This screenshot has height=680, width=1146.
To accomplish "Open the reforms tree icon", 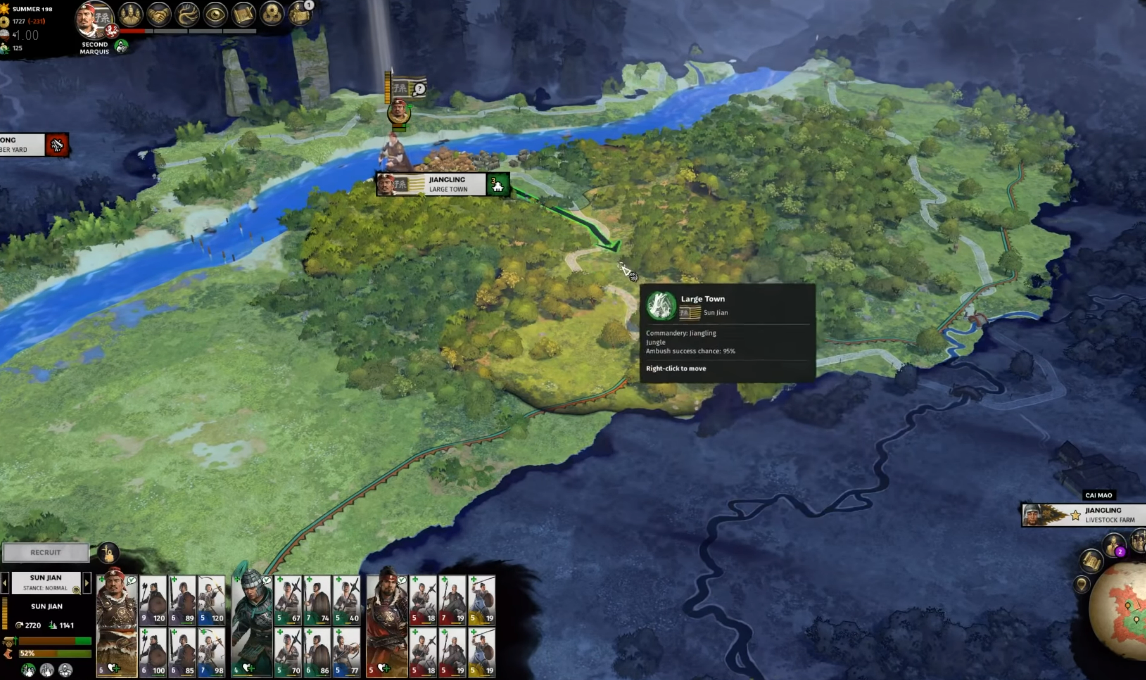I will coord(187,14).
